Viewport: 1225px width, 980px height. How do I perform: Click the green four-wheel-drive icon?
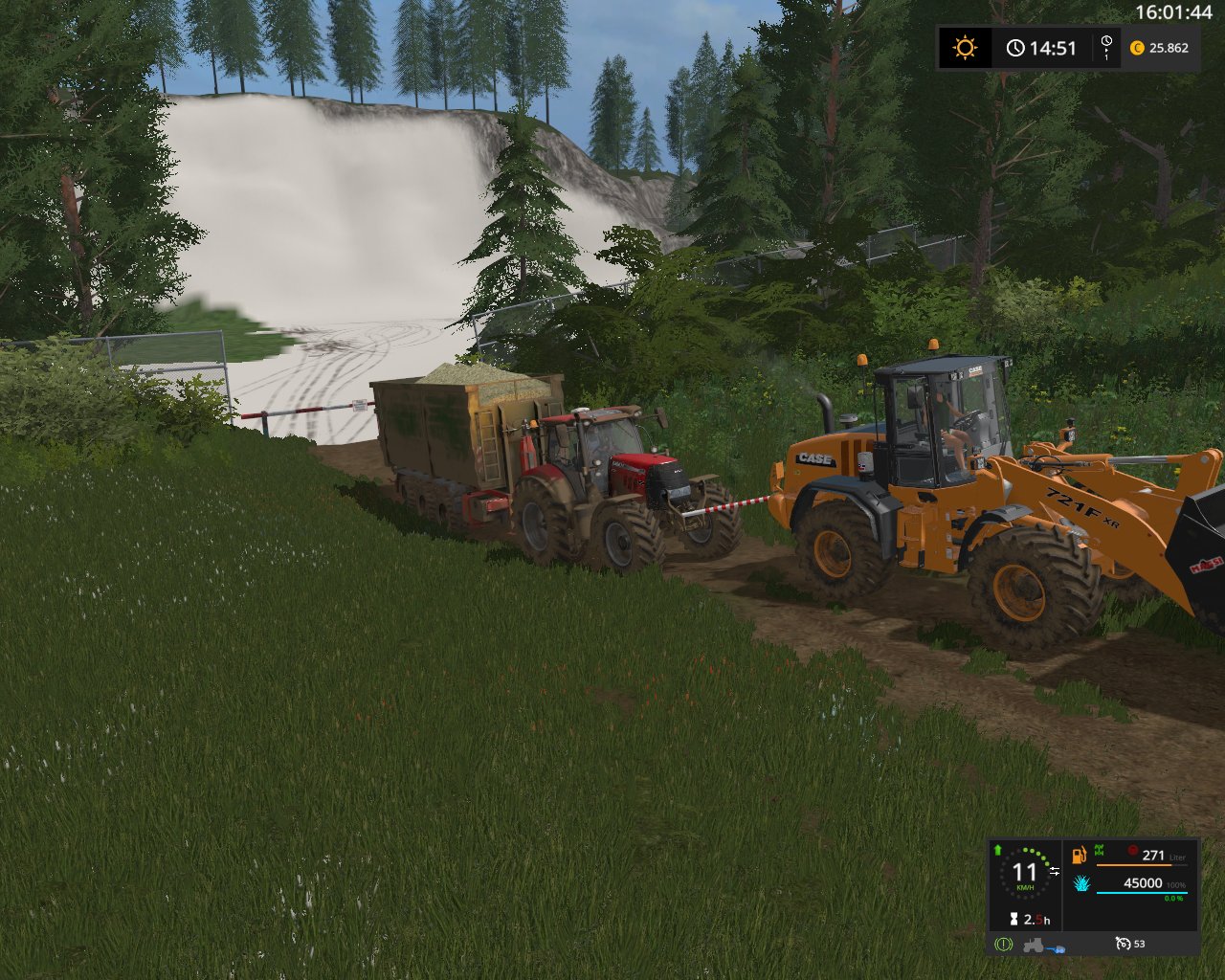1101,850
